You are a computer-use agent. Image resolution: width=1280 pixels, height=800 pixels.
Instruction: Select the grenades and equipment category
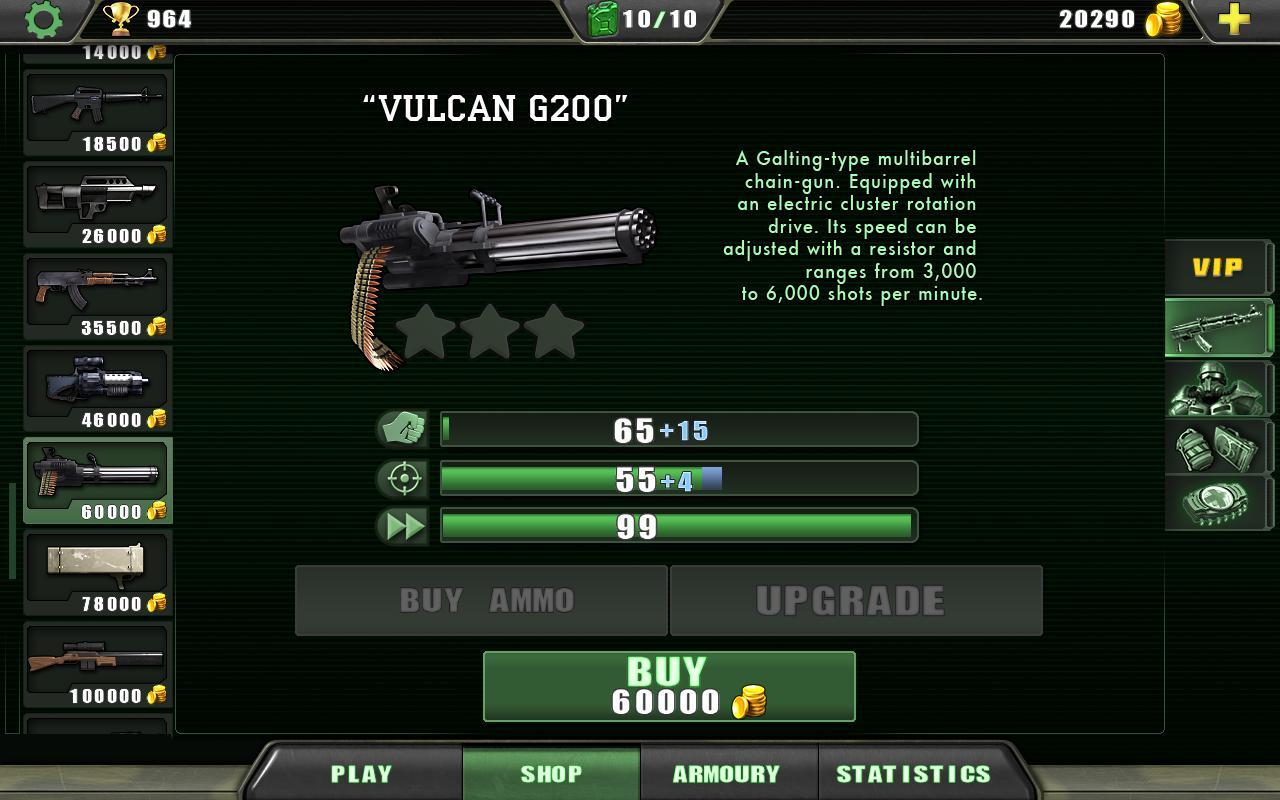pyautogui.click(x=1218, y=448)
